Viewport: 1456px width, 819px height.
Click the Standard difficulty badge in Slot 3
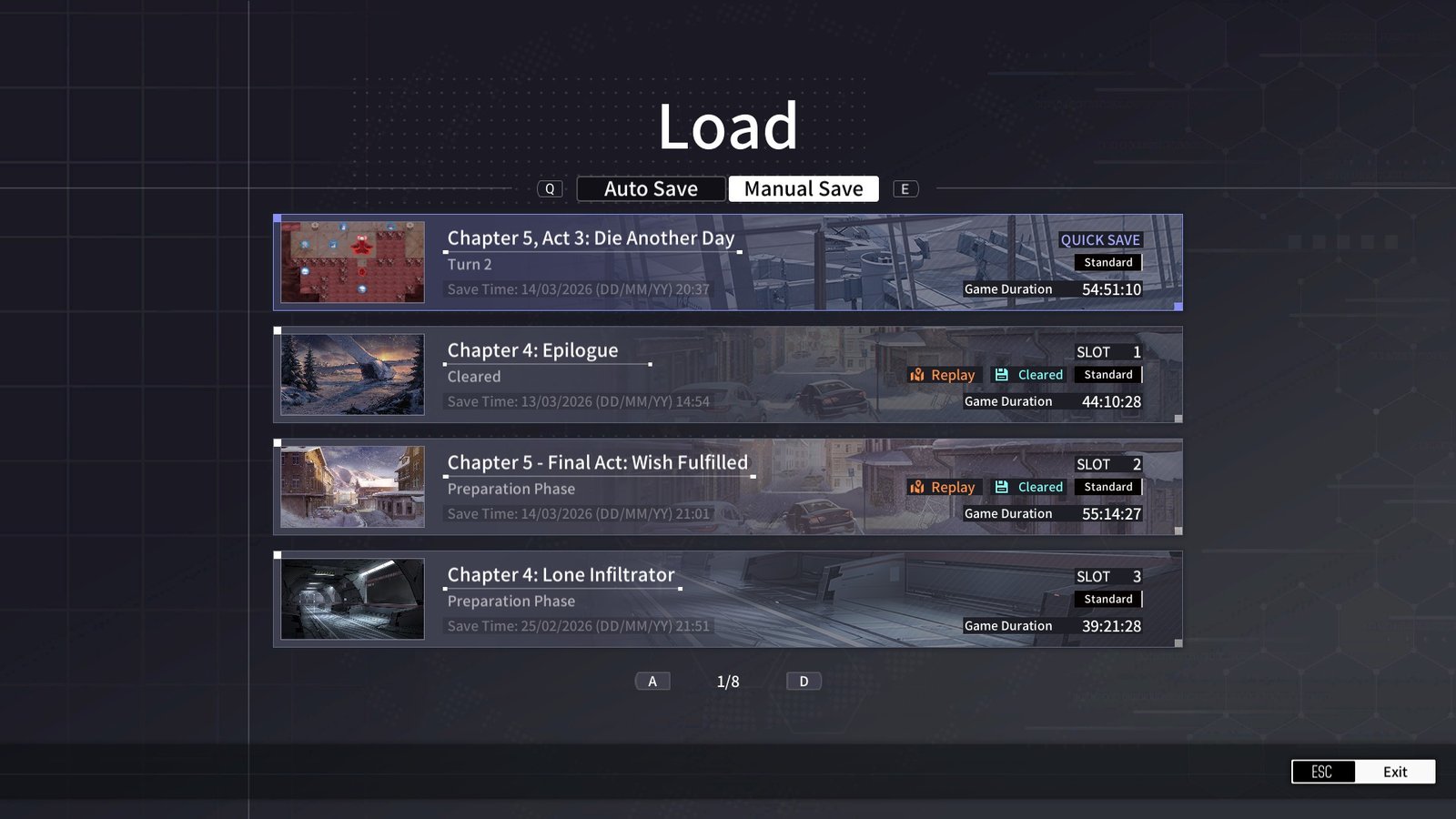1108,599
